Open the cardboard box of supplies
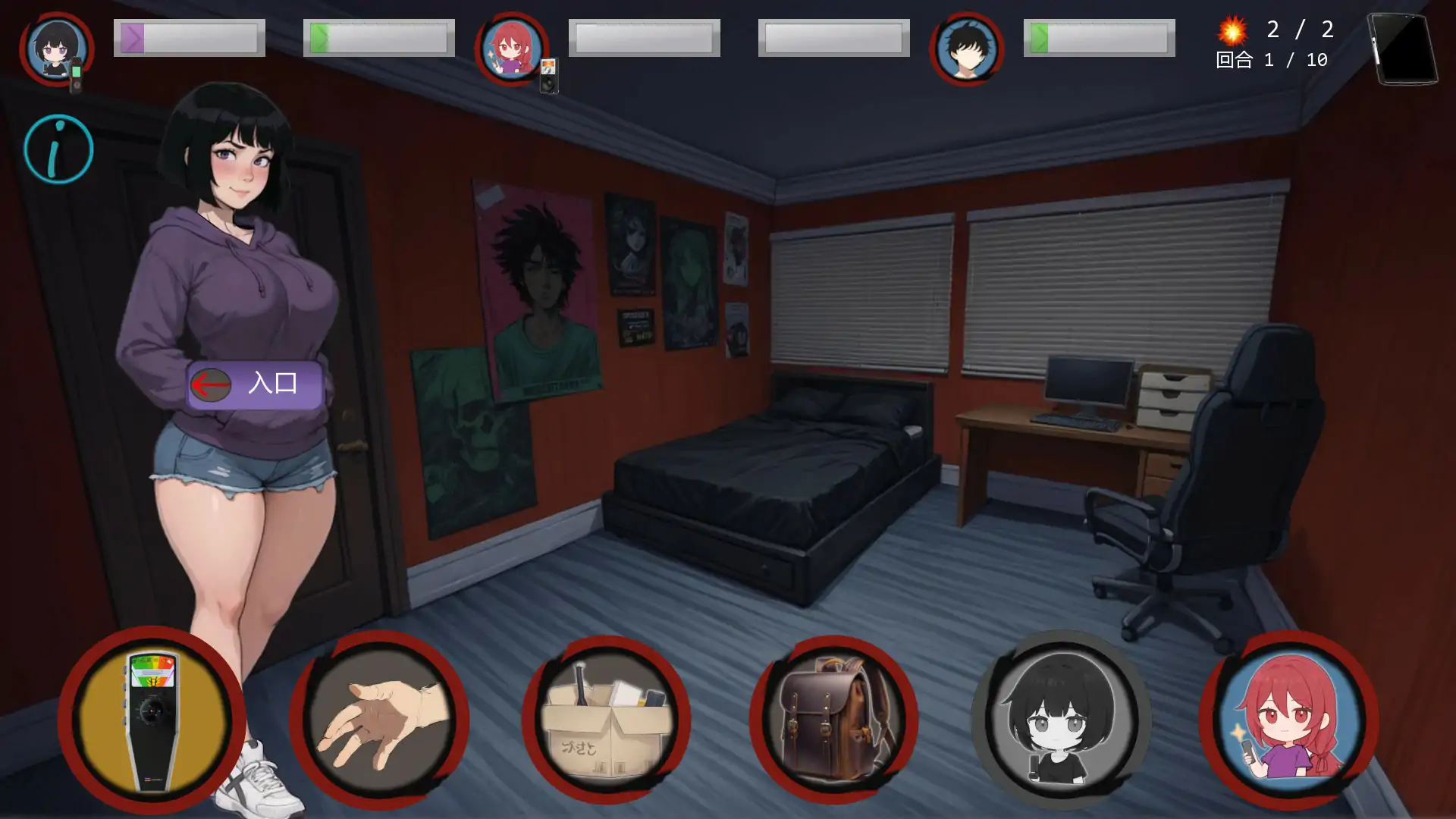The height and width of the screenshot is (819, 1456). point(606,720)
